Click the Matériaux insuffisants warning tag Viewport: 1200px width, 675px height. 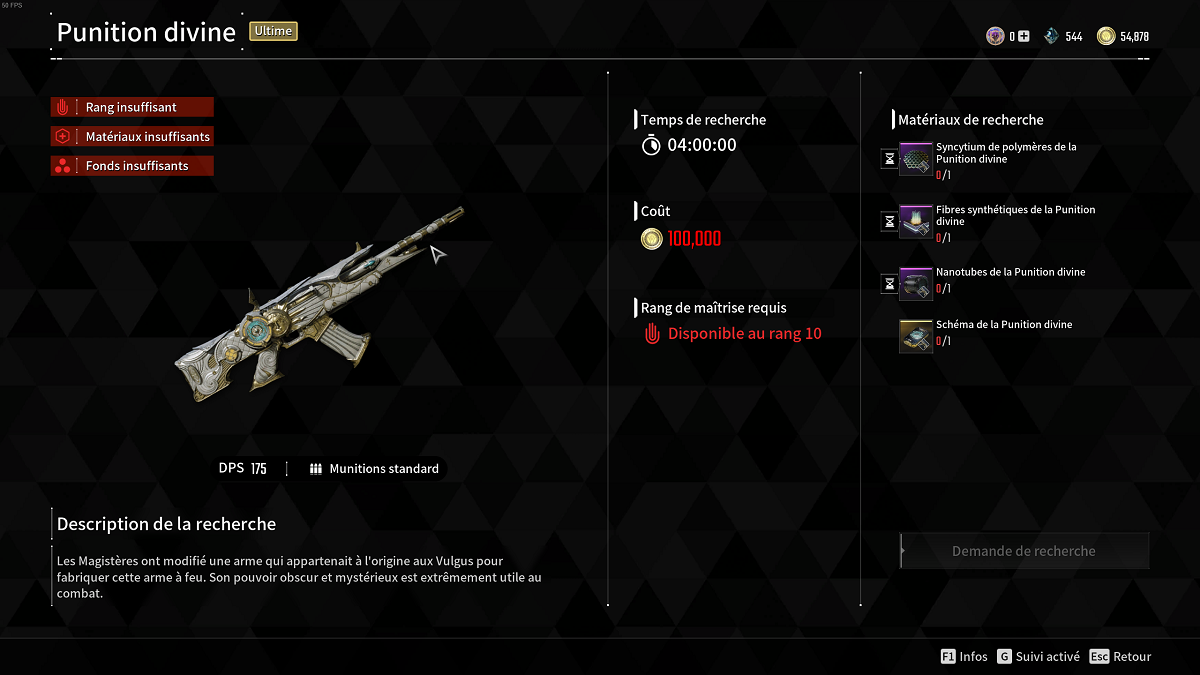pos(132,137)
